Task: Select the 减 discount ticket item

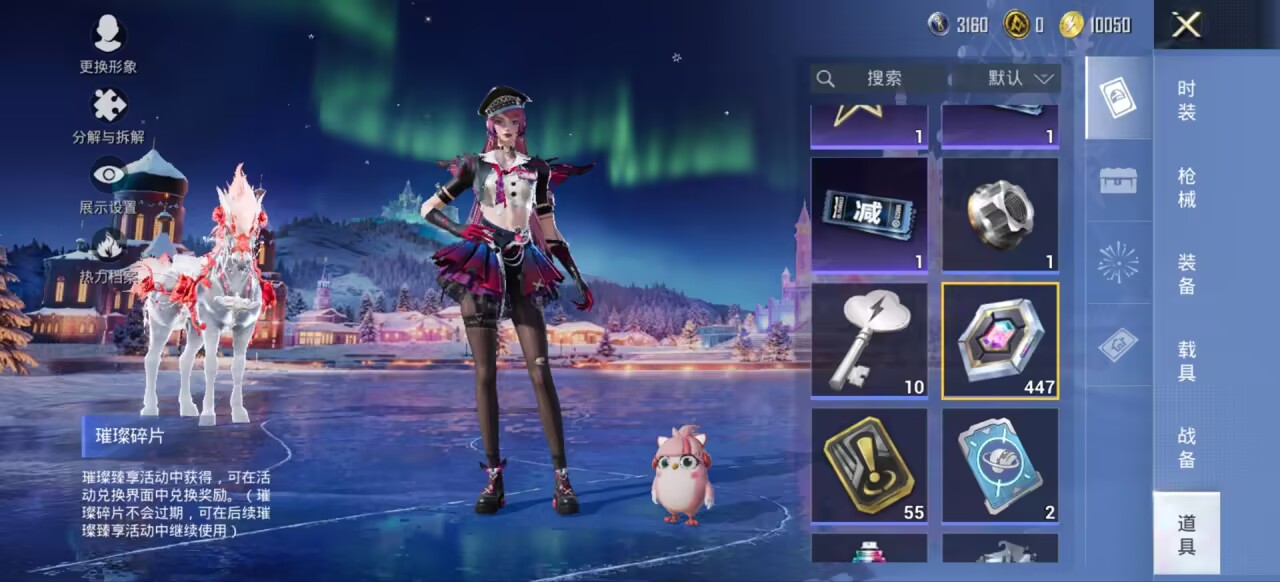Action: click(869, 214)
